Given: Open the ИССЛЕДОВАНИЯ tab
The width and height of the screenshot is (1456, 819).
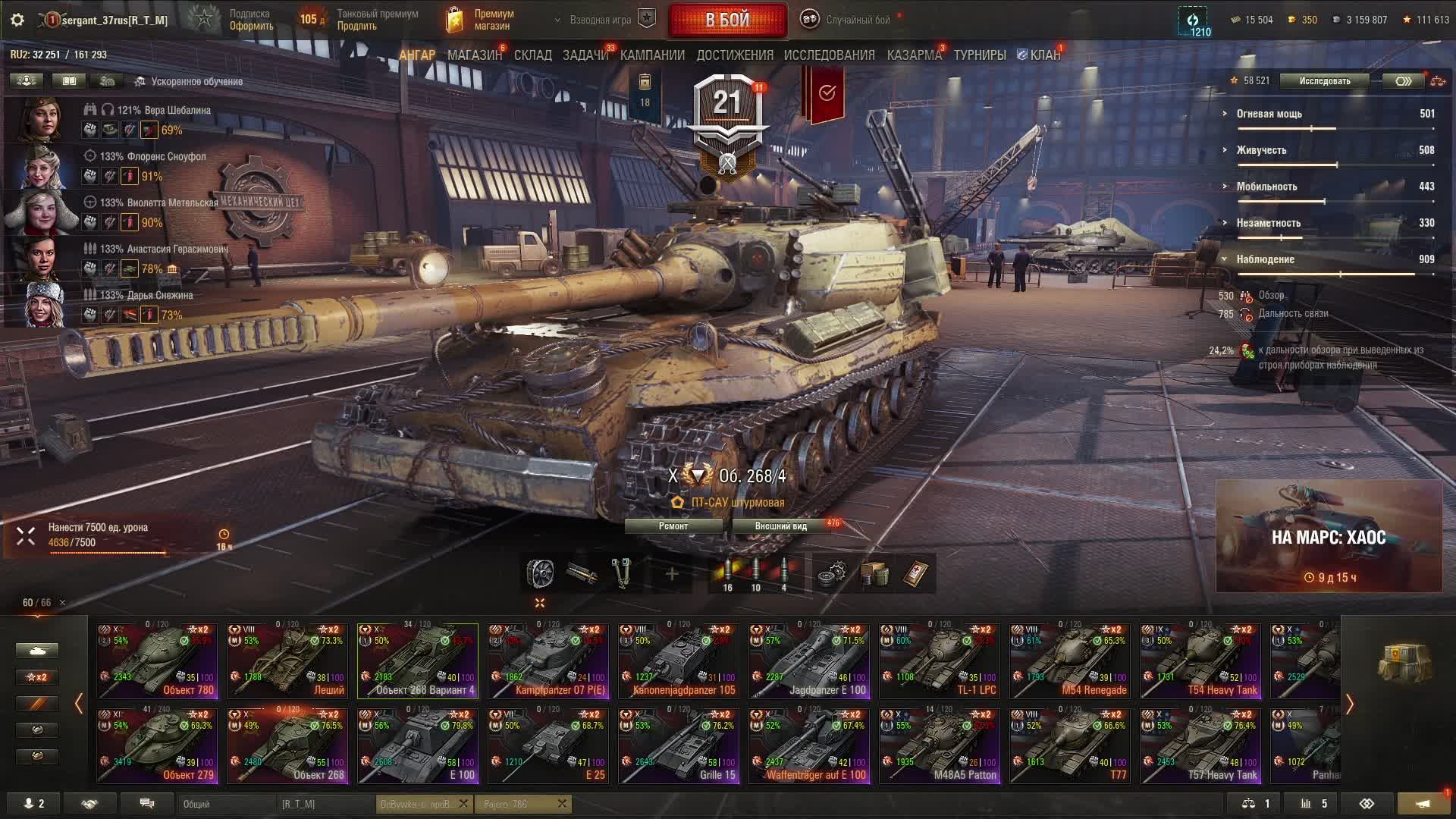Looking at the screenshot, I should click(x=829, y=55).
